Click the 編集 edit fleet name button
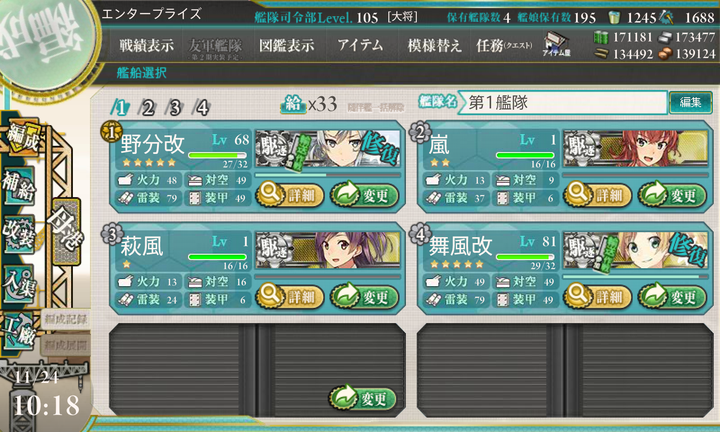The height and width of the screenshot is (432, 720). pyautogui.click(x=690, y=102)
